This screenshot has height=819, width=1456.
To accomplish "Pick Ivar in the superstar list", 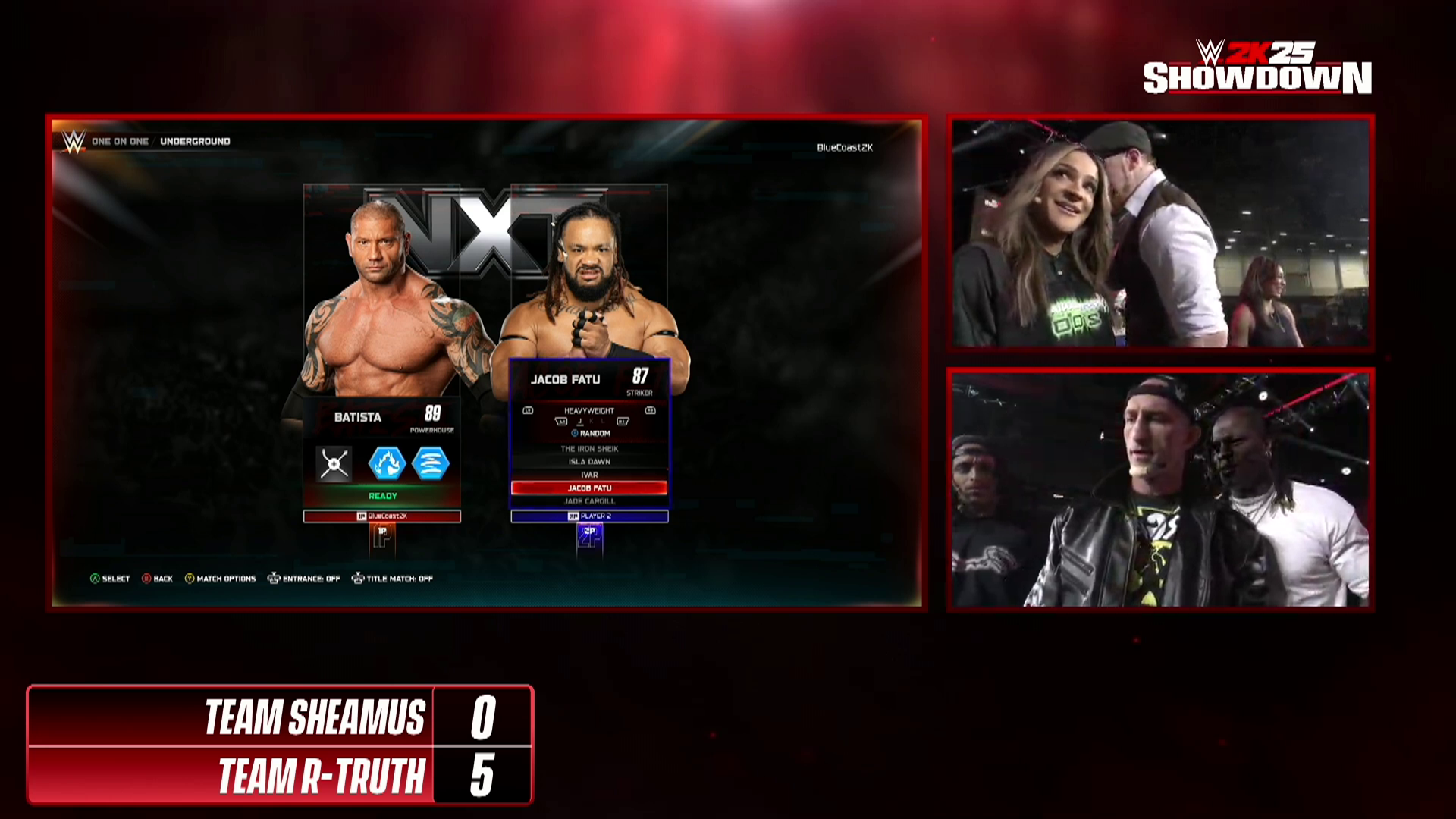I will (x=589, y=475).
